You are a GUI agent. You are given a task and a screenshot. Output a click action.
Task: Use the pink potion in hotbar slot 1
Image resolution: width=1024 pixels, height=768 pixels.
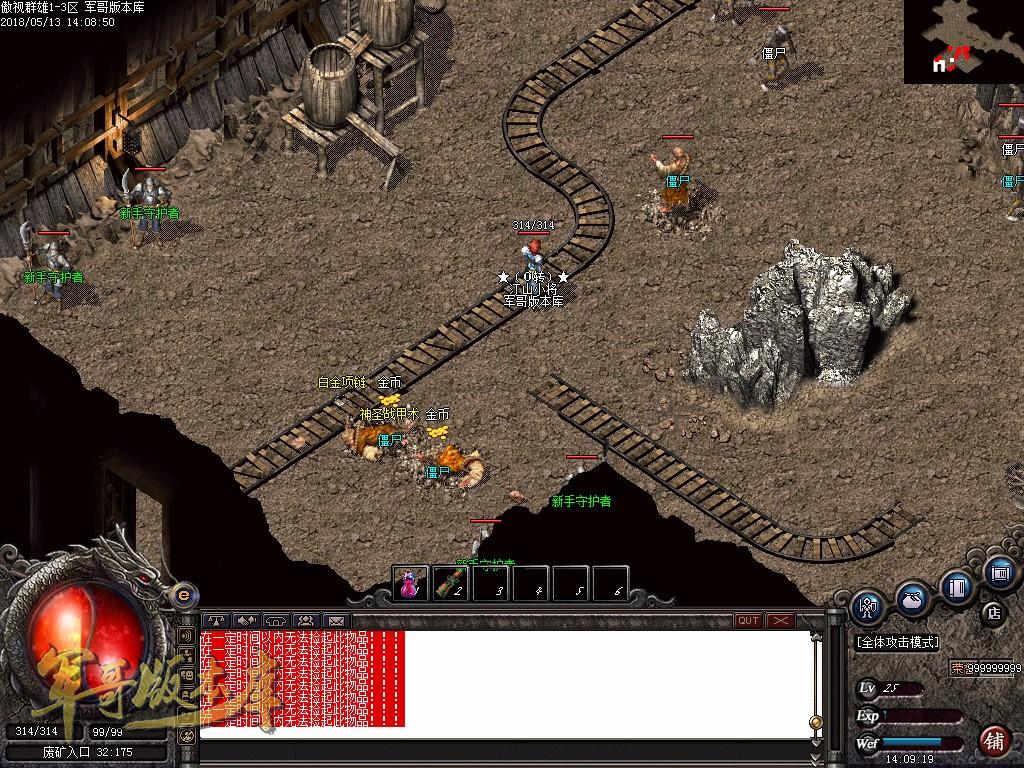(x=410, y=584)
